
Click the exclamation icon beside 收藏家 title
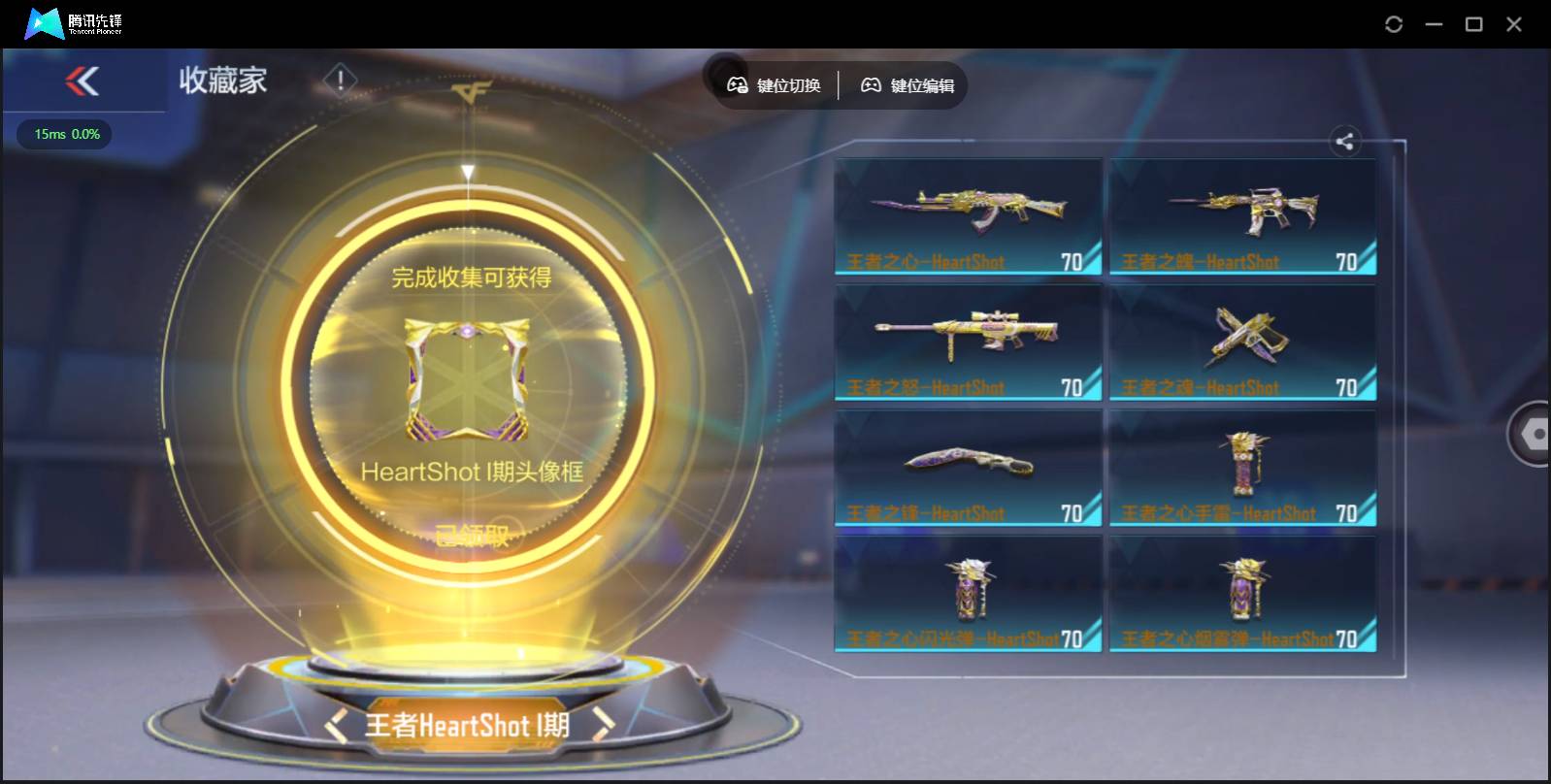[340, 82]
